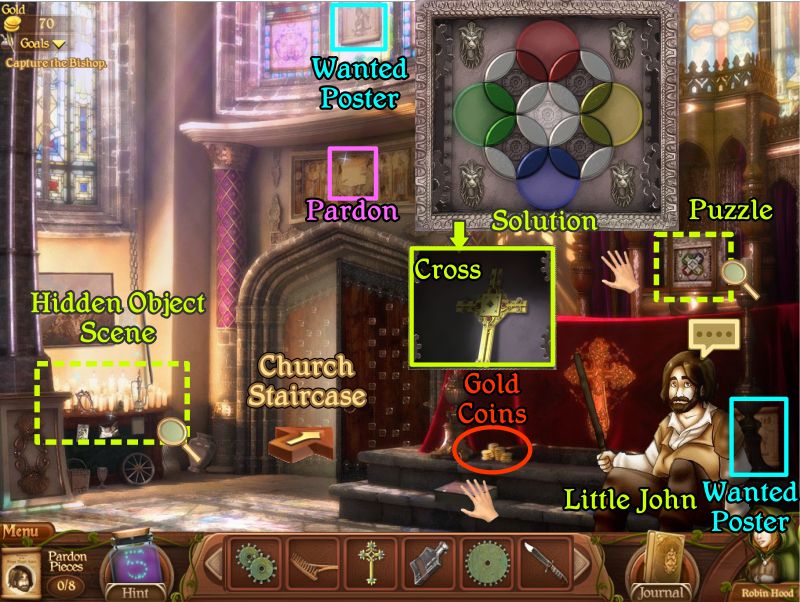Select the knife inventory item

tap(546, 565)
